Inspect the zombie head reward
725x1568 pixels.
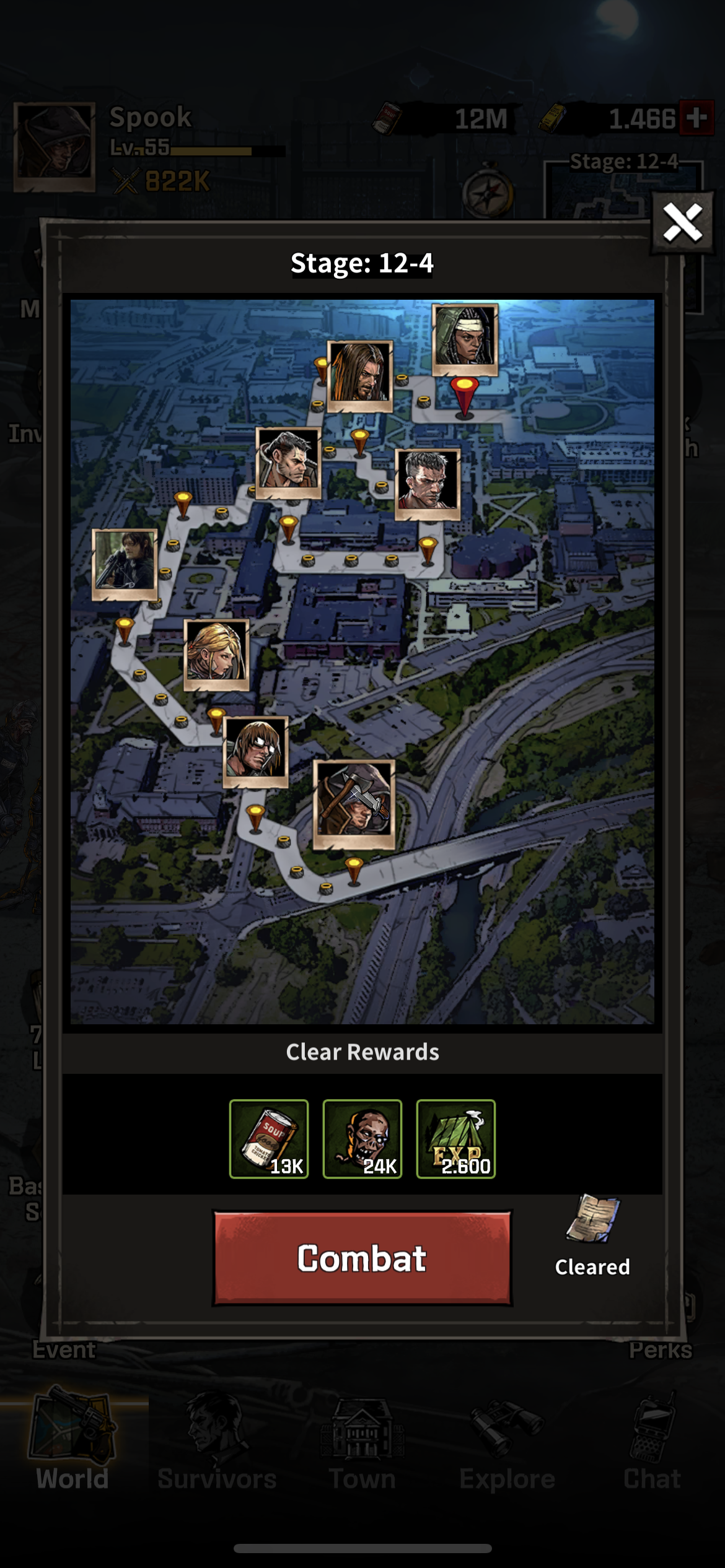[x=362, y=1138]
